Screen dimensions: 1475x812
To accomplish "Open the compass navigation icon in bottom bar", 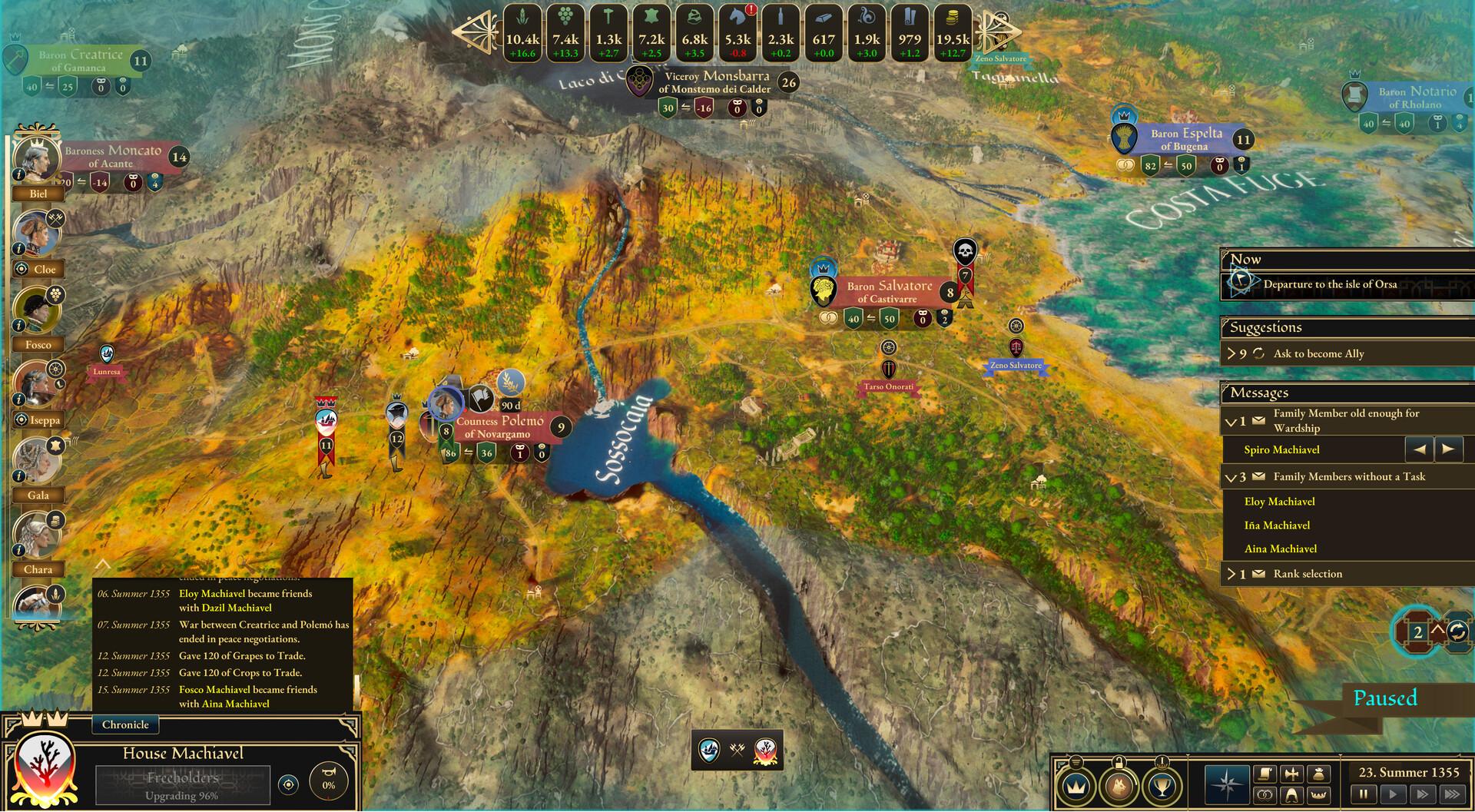I will pyautogui.click(x=1227, y=784).
